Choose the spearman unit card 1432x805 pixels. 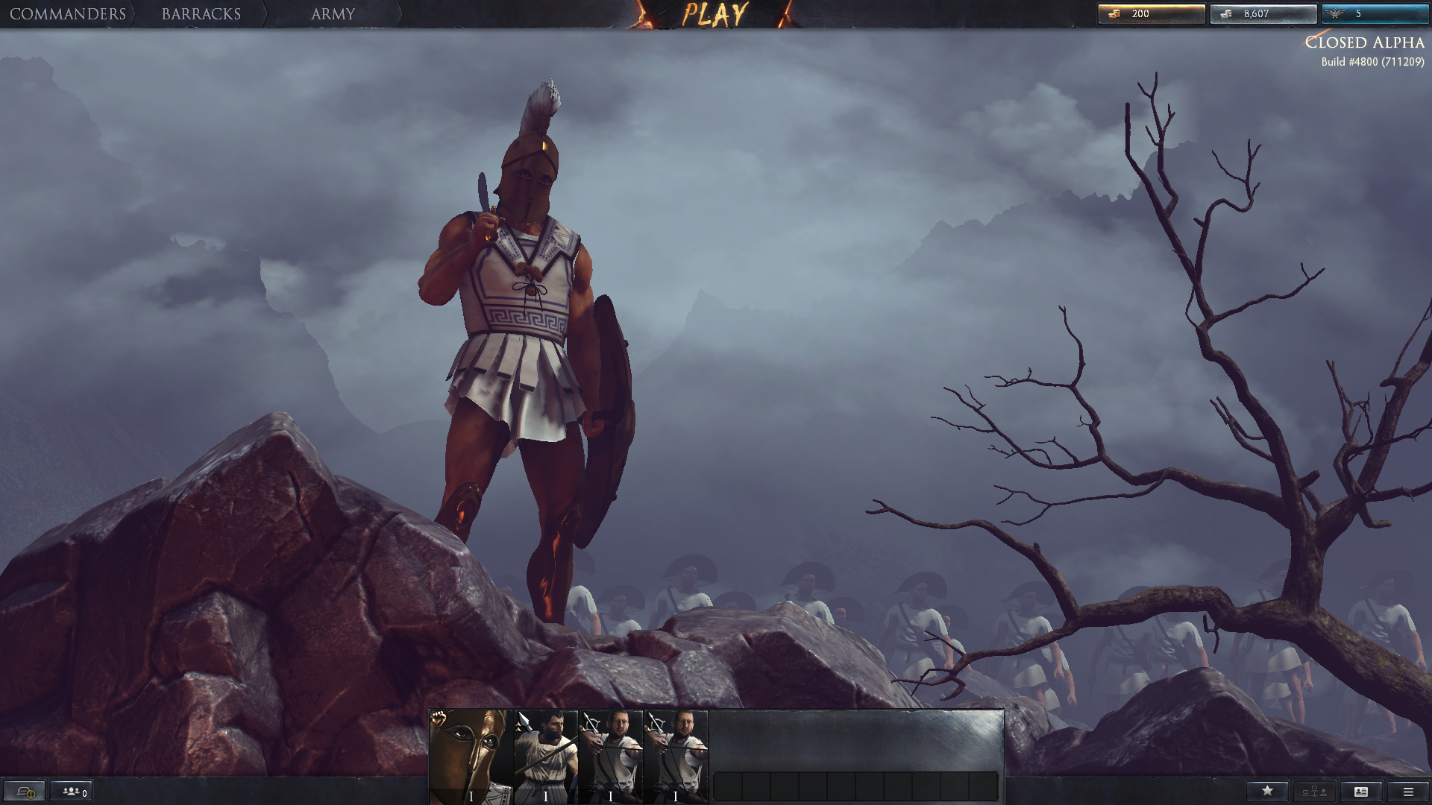pos(545,756)
